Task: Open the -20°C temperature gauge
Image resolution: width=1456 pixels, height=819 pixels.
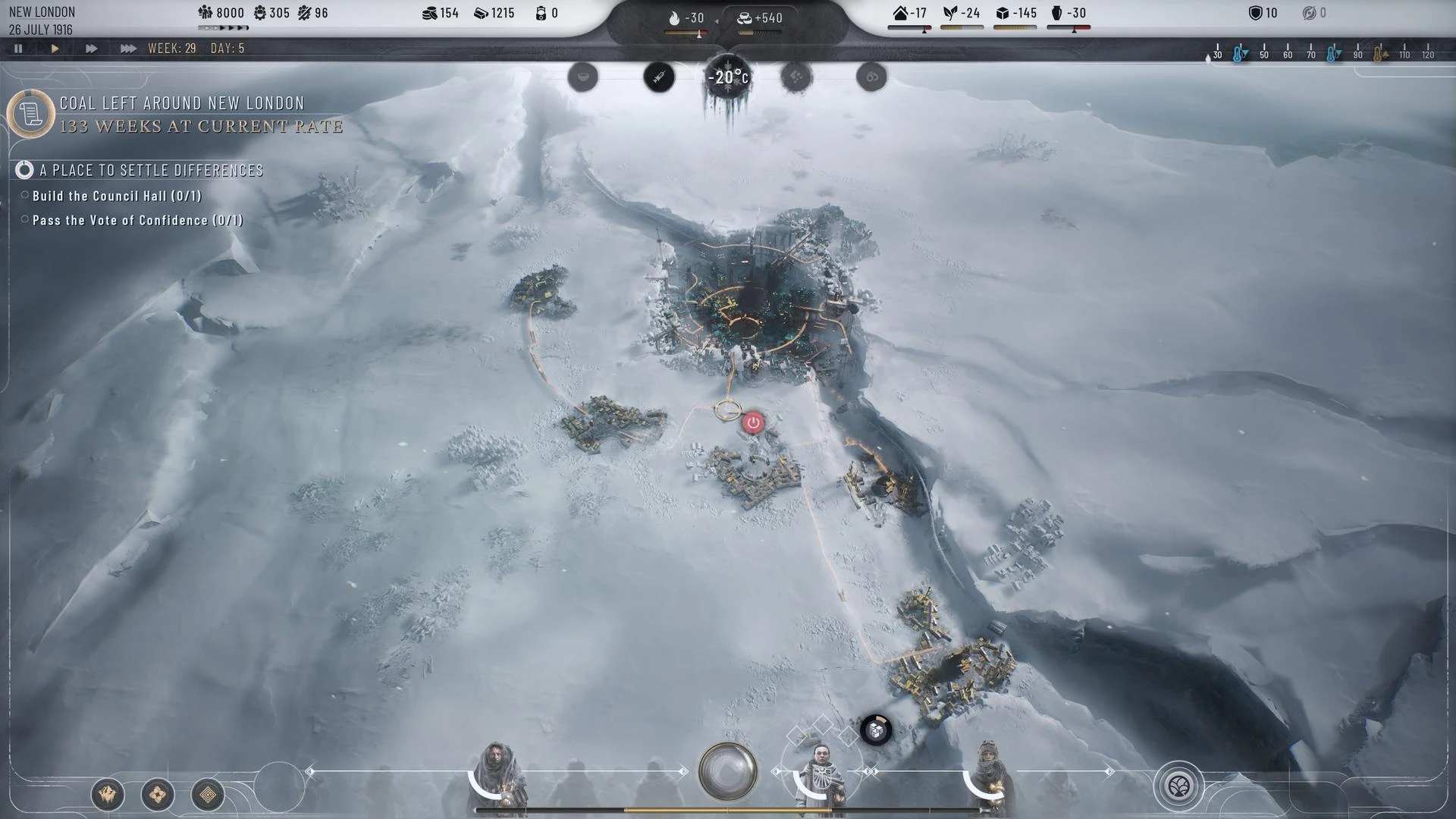Action: click(x=728, y=77)
